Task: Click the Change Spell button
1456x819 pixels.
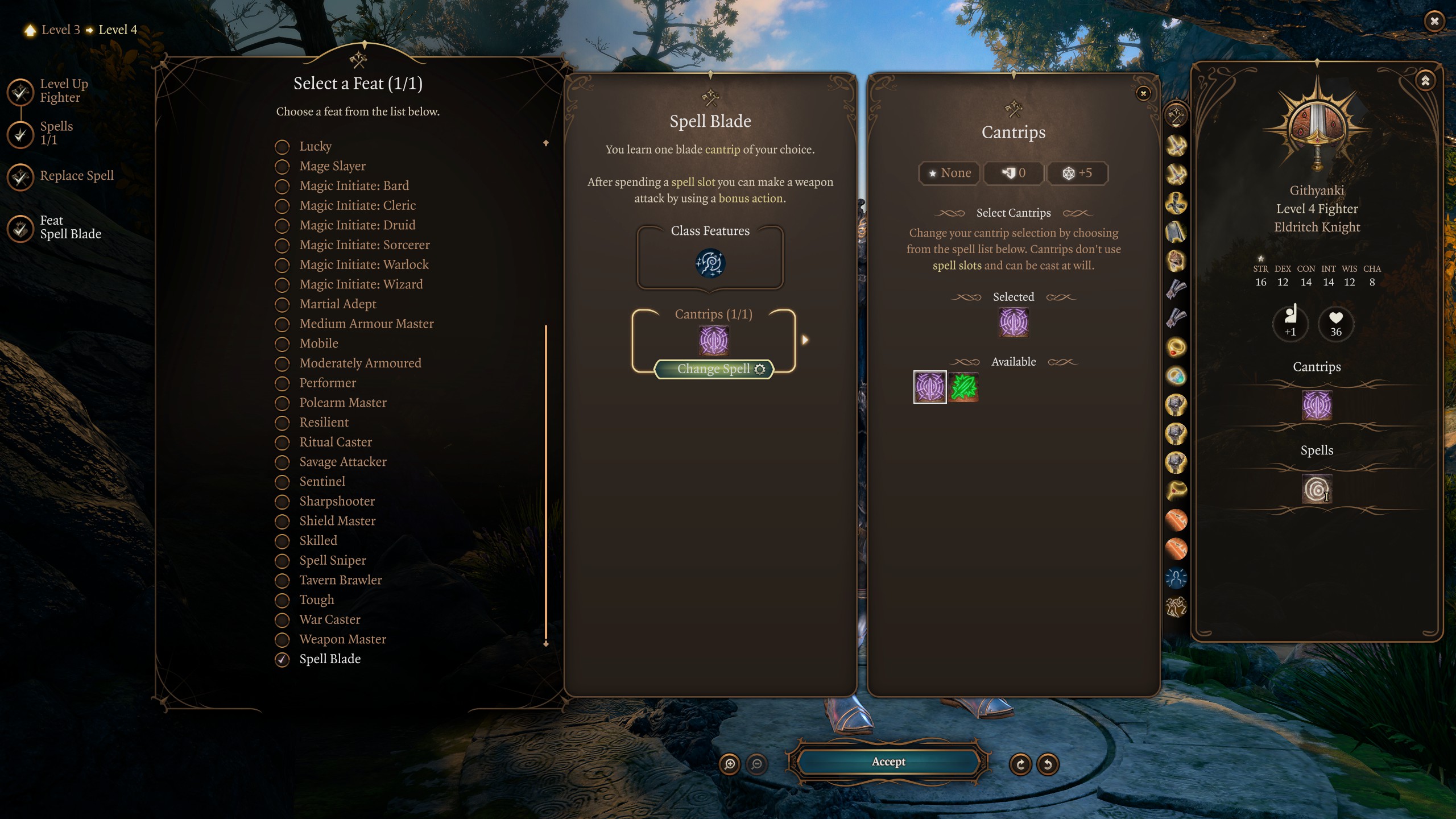Action: pos(714,369)
